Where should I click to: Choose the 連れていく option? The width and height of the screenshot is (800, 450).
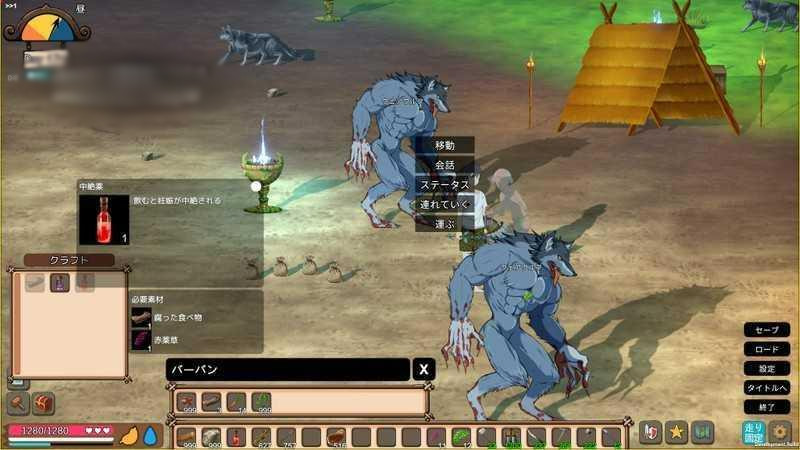tap(444, 204)
